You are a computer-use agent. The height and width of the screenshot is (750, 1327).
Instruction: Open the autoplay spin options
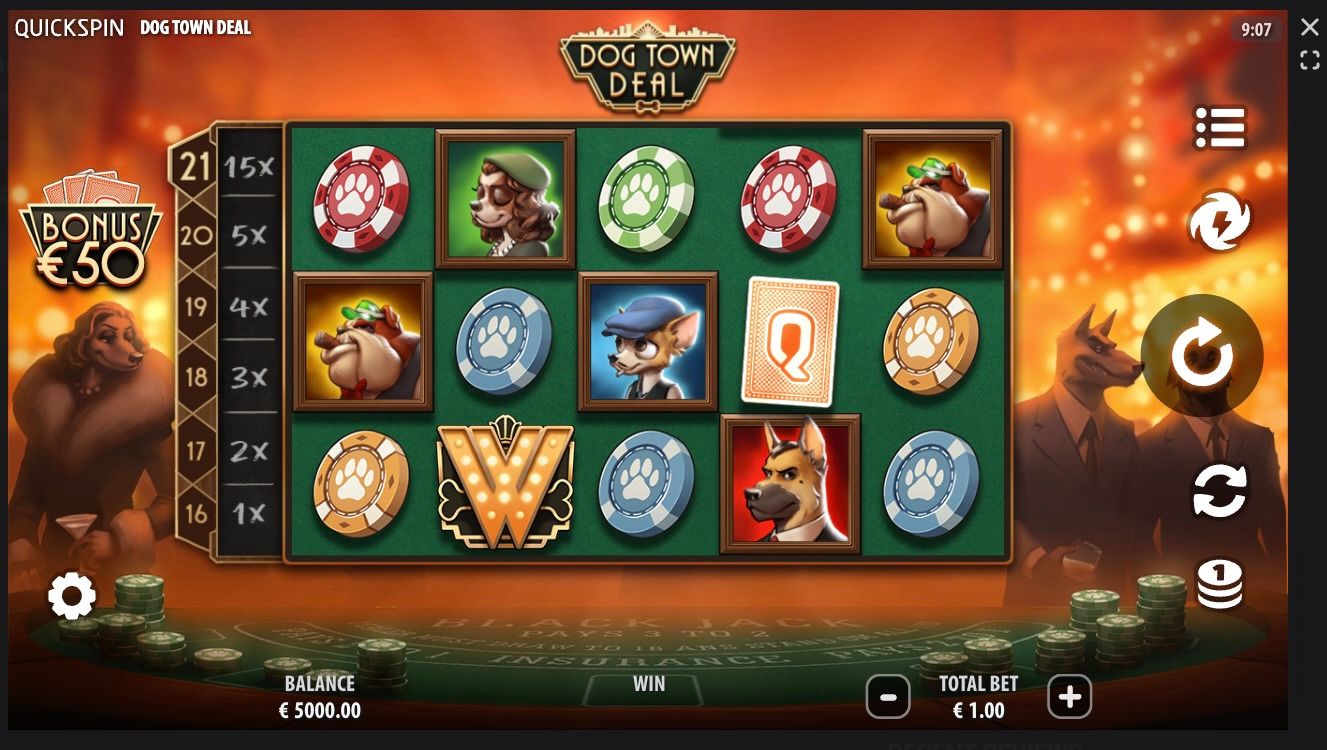click(x=1220, y=491)
